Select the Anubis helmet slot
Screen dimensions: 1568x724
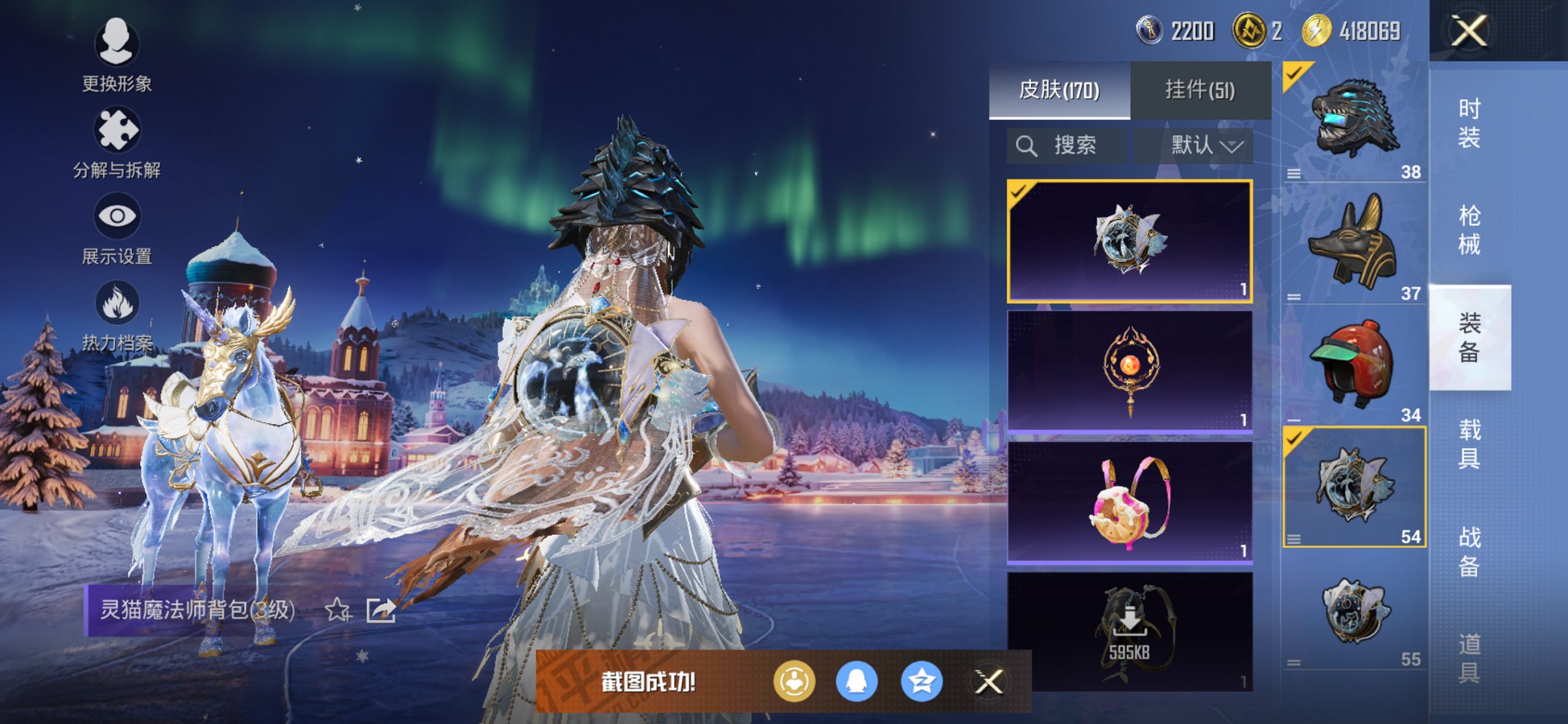tap(1354, 242)
